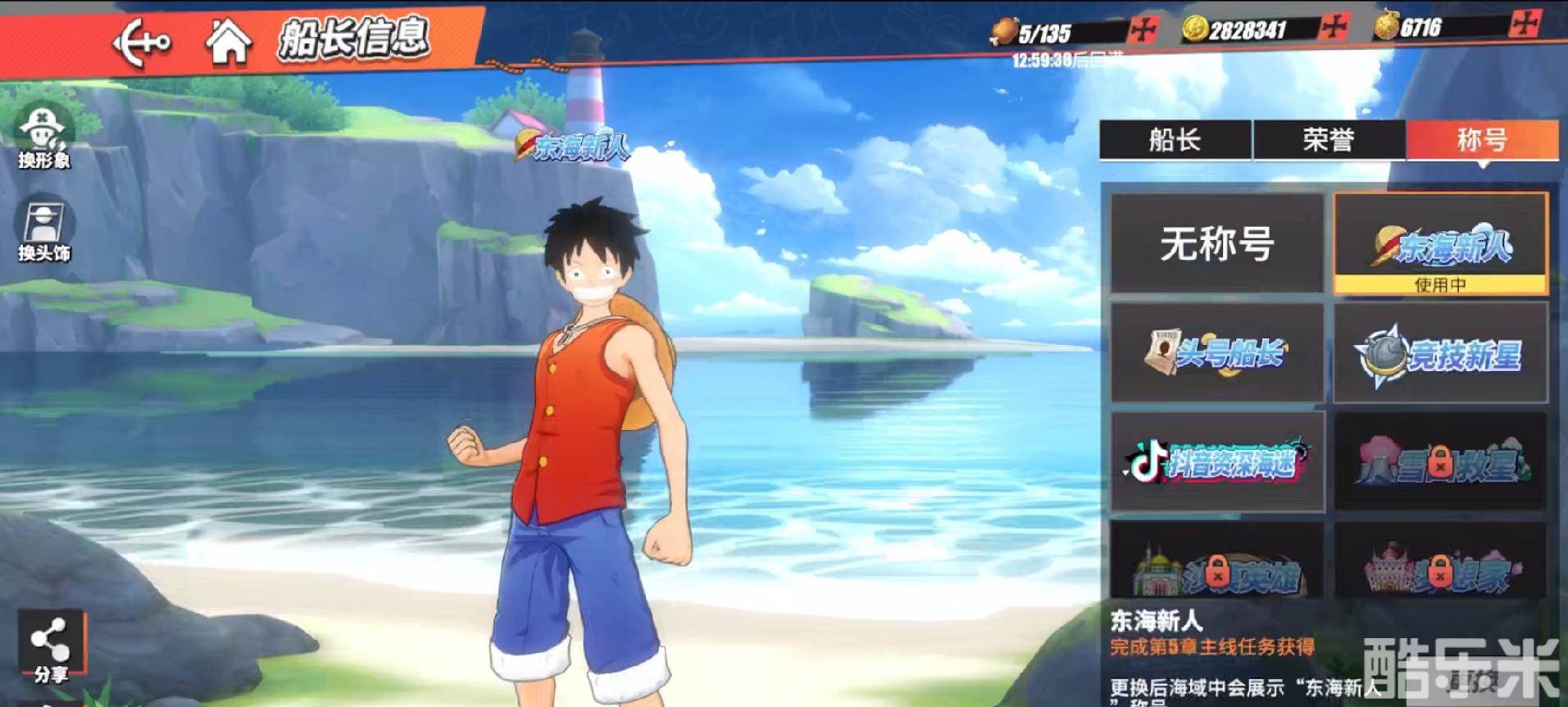The image size is (1568, 707).
Task: Select the 东海新人 title tile
Action: coord(1440,243)
